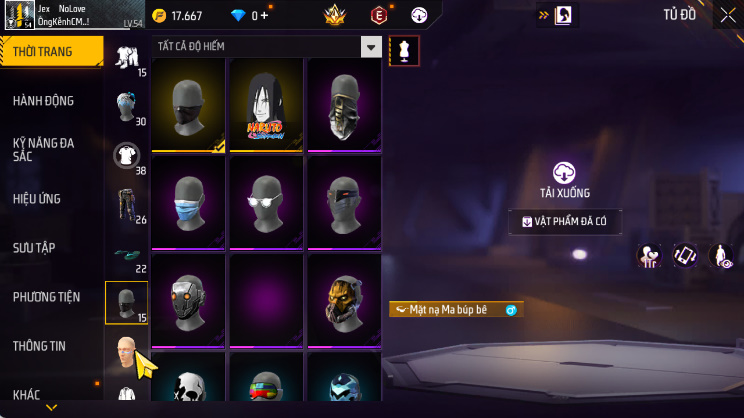Select the white sunglasses mask item
This screenshot has height=418, width=744.
click(x=266, y=200)
